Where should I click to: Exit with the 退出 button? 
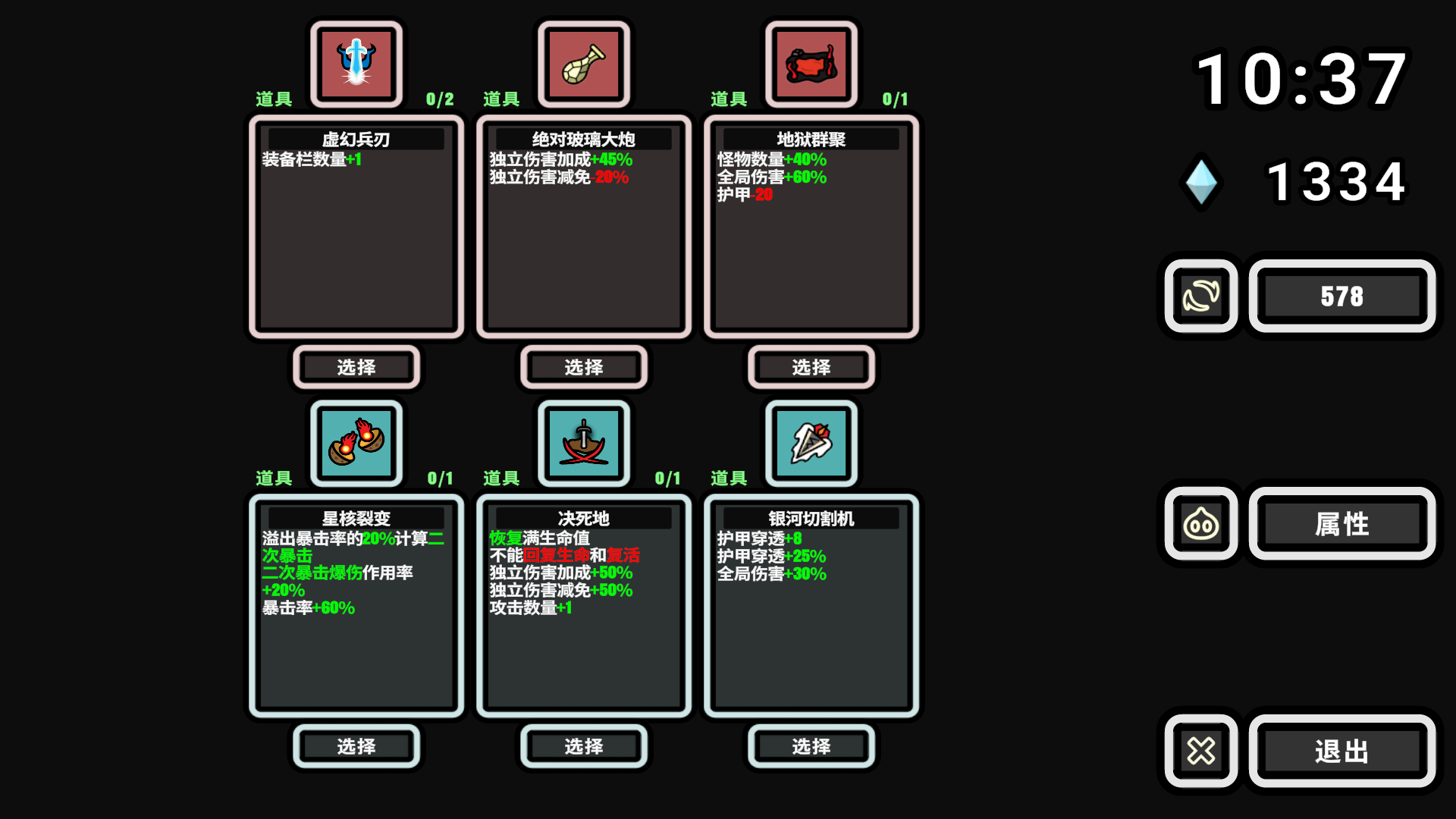(1341, 752)
